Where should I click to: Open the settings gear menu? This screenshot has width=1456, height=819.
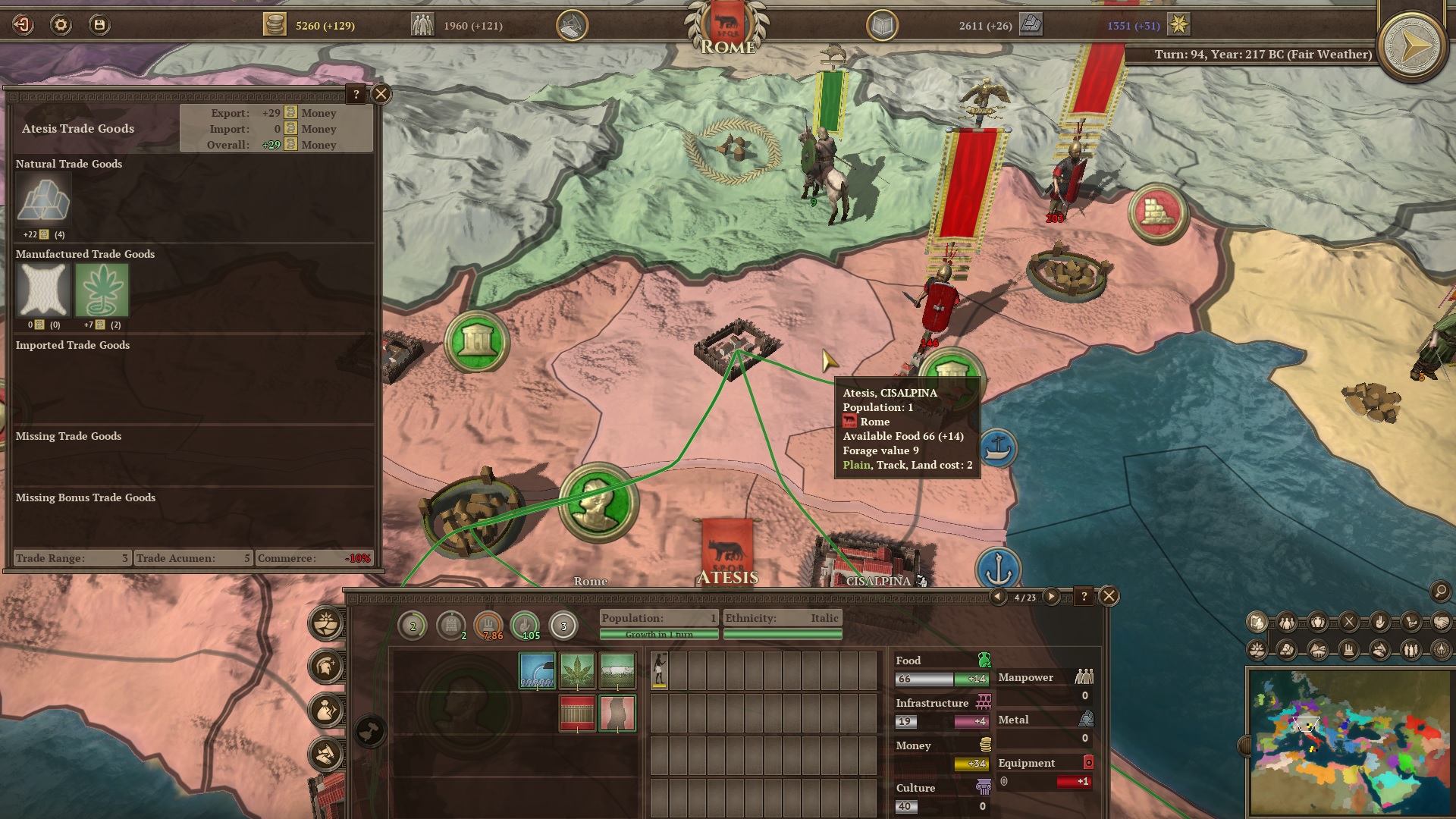tap(61, 25)
